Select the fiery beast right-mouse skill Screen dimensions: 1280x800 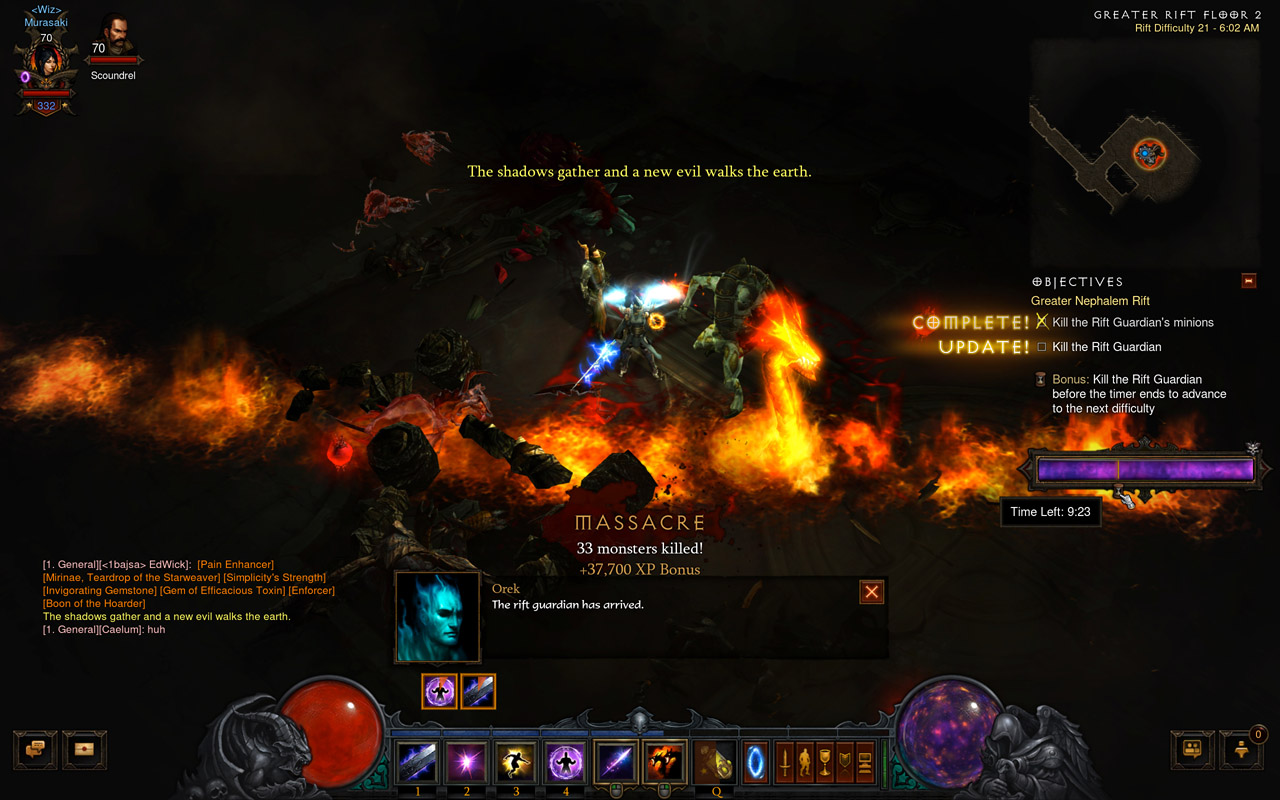(665, 763)
